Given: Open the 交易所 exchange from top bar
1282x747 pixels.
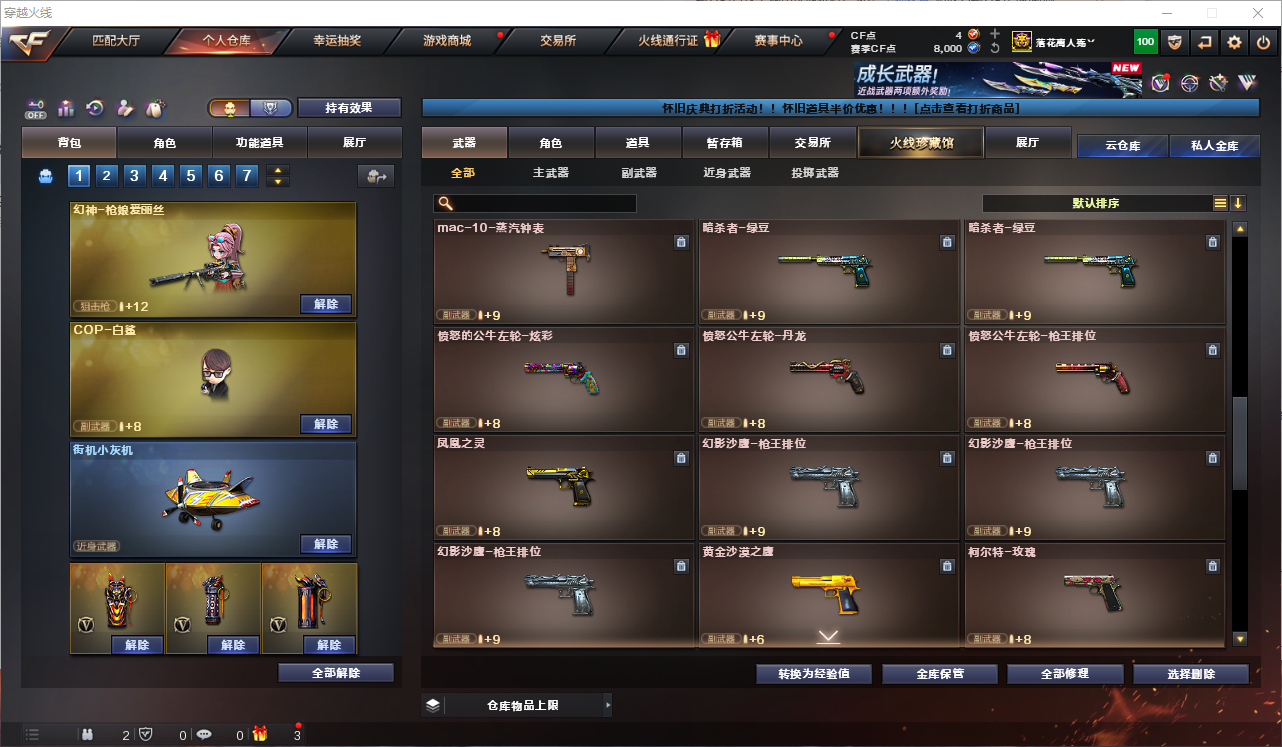Looking at the screenshot, I should 558,41.
